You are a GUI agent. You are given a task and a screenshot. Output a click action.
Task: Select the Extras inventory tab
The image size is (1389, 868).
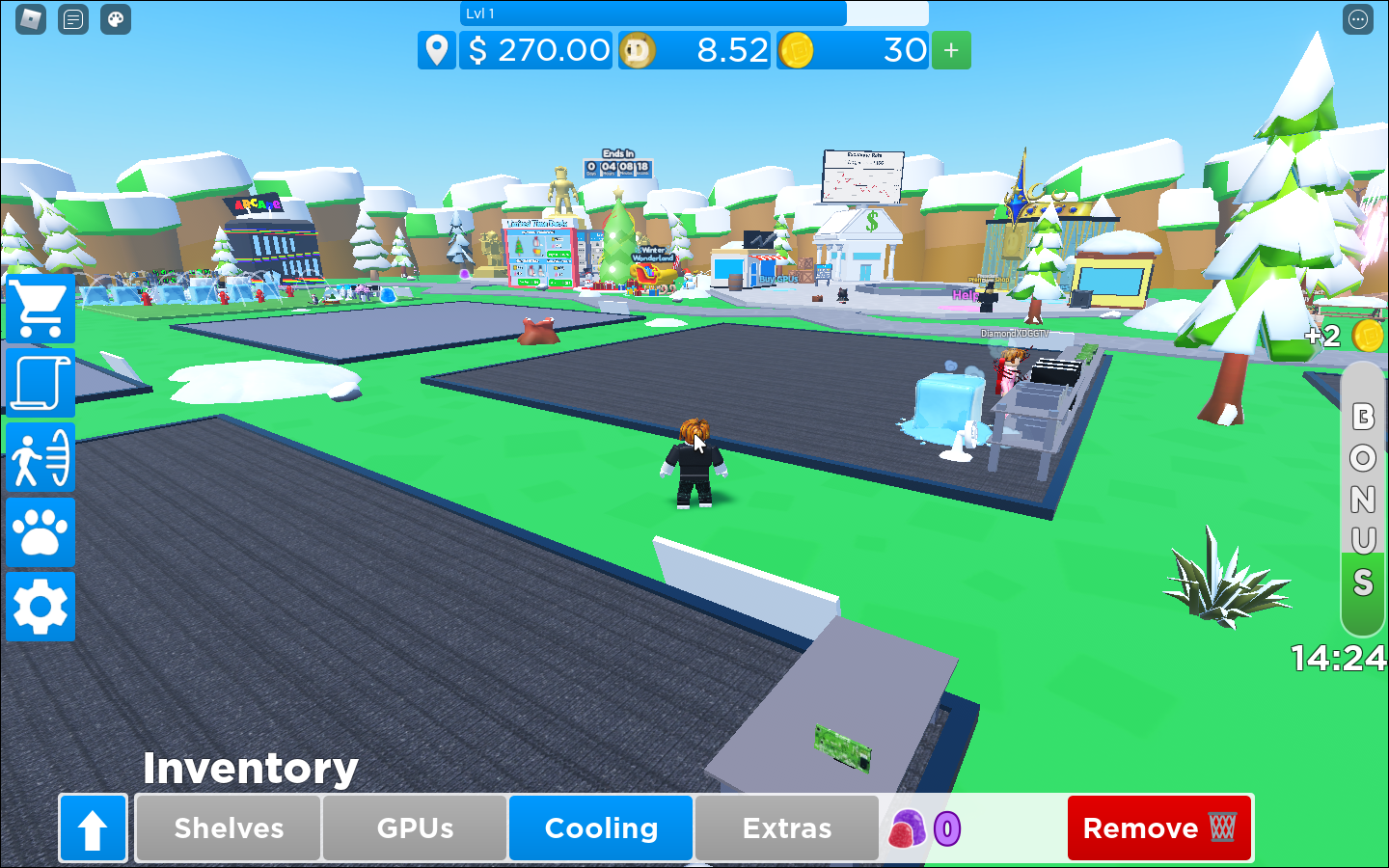[787, 827]
